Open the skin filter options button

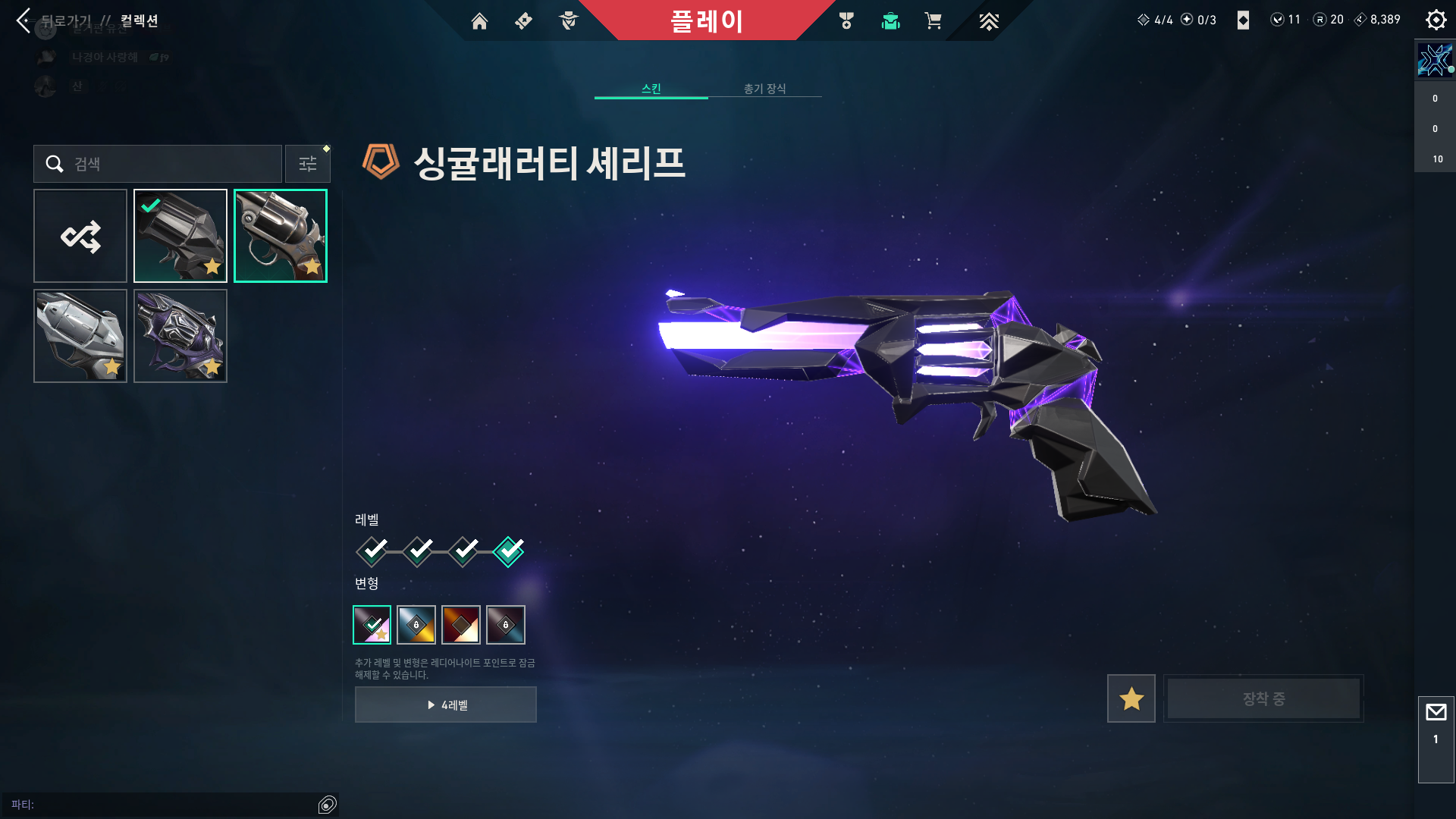(308, 164)
